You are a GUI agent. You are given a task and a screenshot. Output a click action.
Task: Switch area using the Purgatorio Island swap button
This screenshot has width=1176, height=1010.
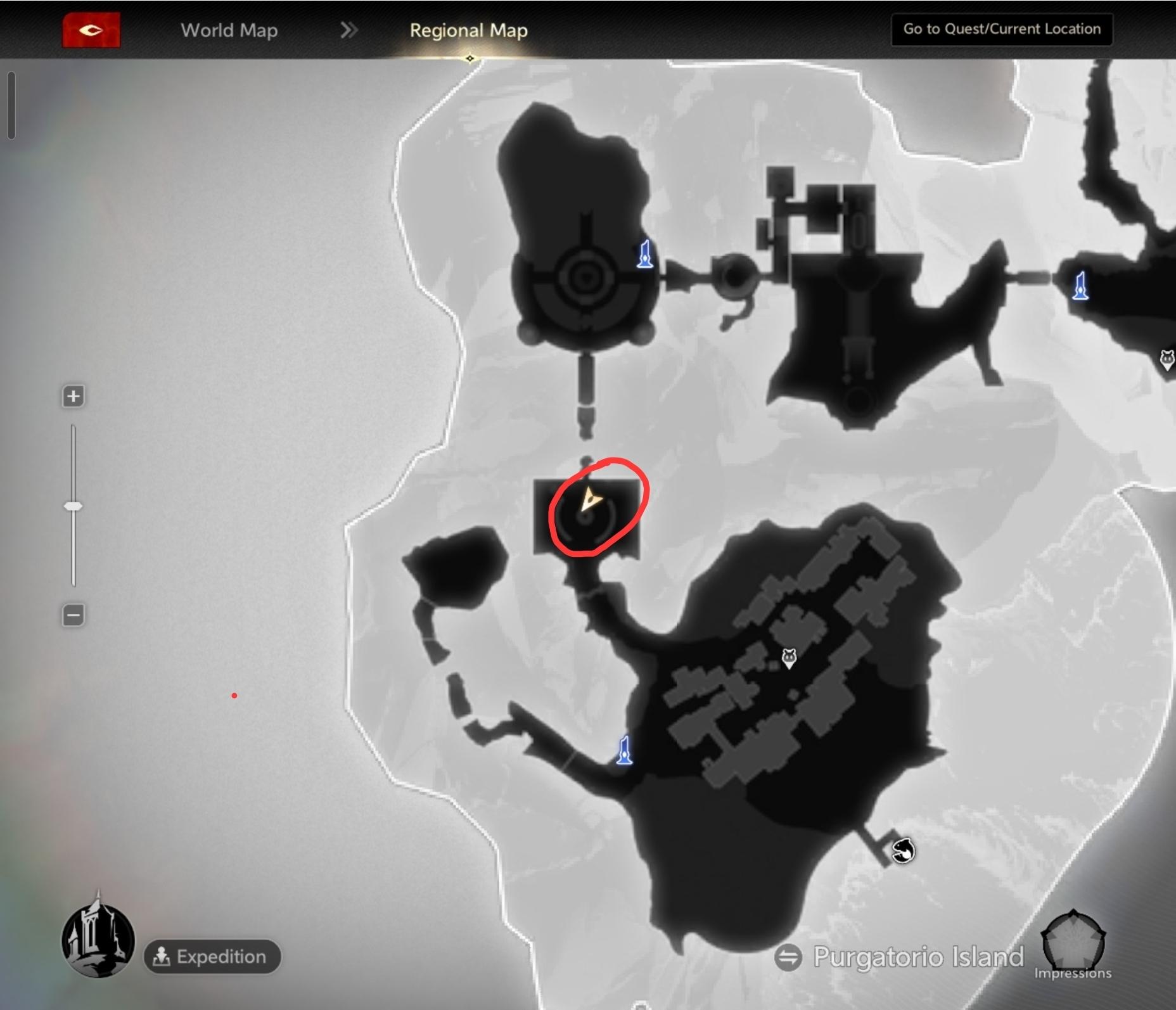coord(788,957)
